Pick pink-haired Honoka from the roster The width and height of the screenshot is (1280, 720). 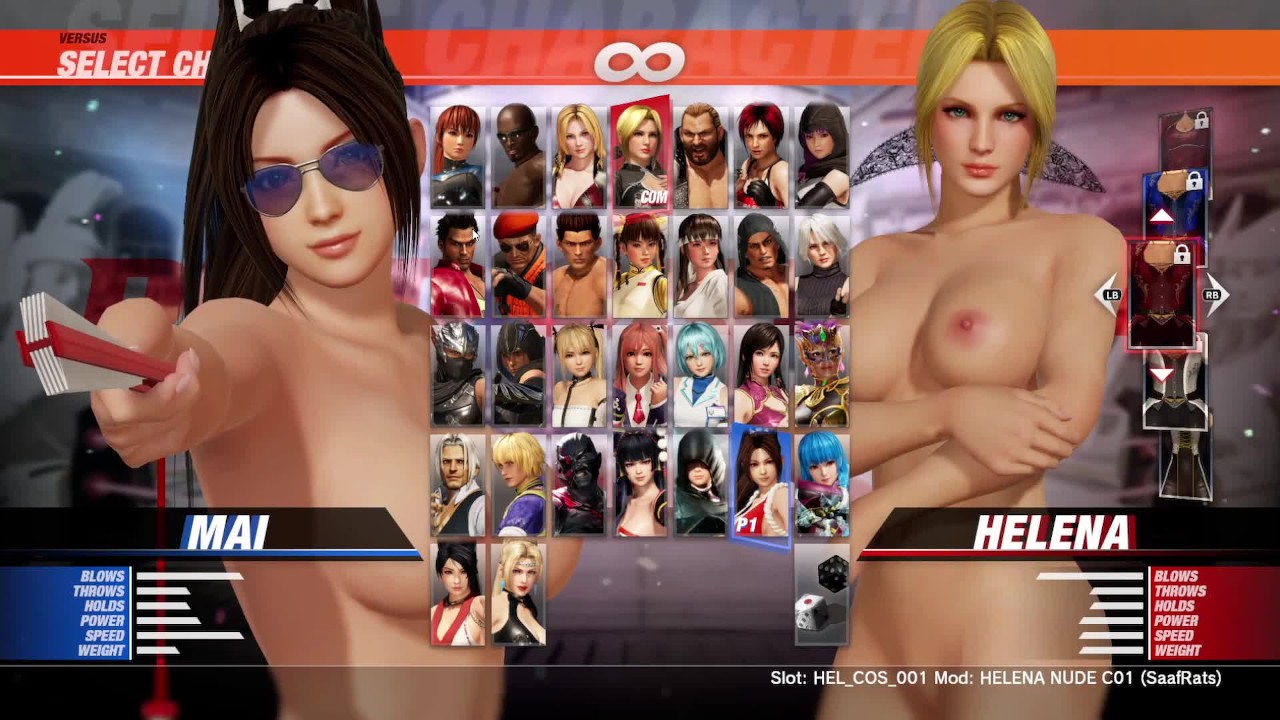click(x=640, y=374)
